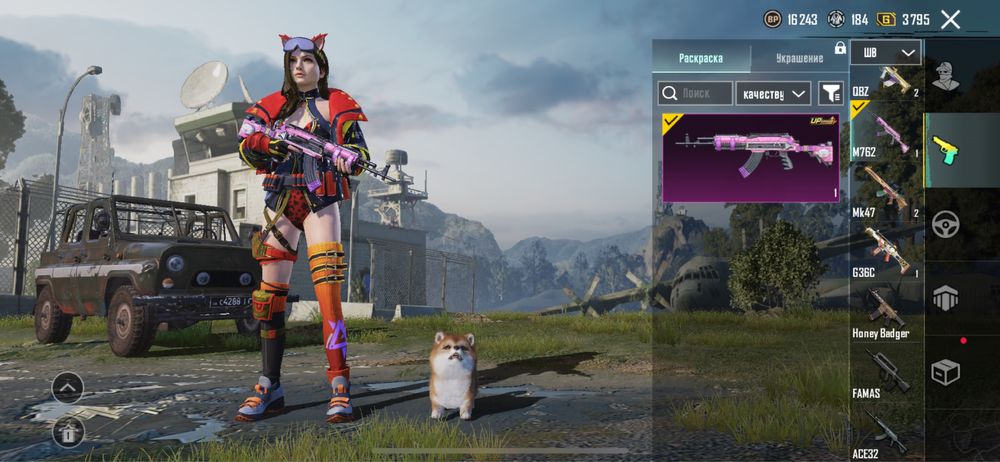Open the качеству sort dropdown

pos(773,93)
